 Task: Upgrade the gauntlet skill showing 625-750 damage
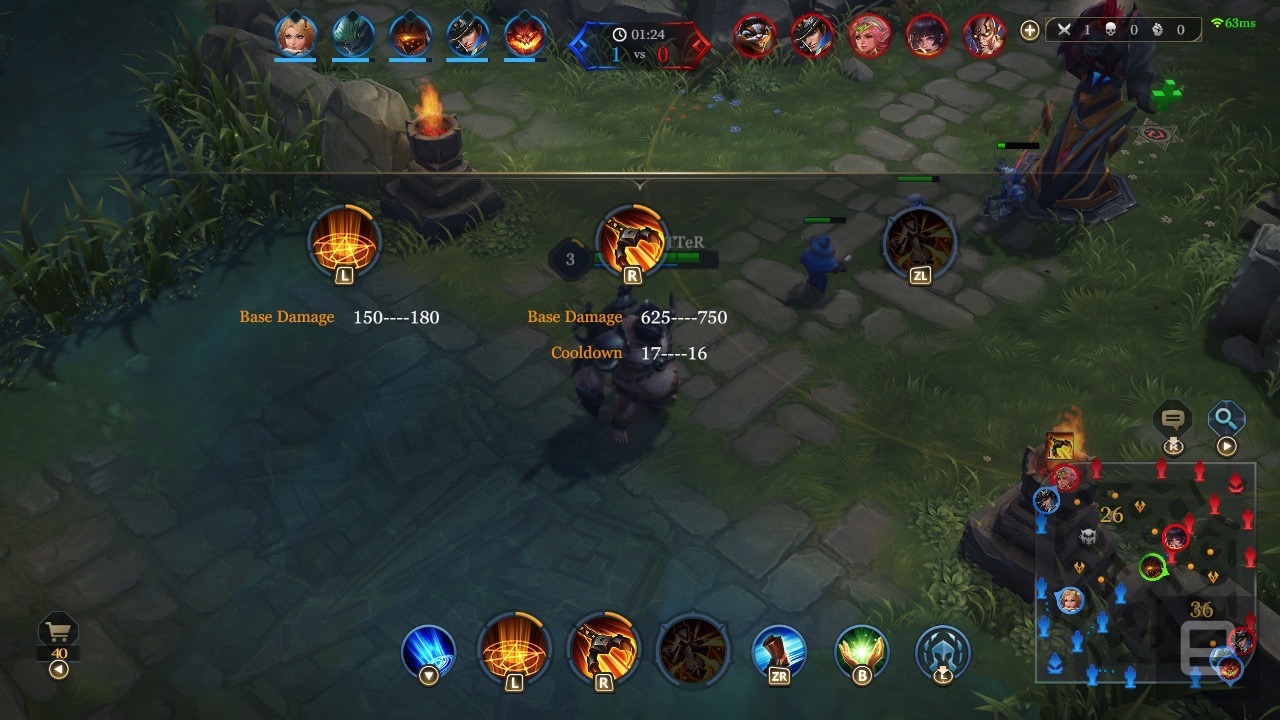(x=631, y=241)
